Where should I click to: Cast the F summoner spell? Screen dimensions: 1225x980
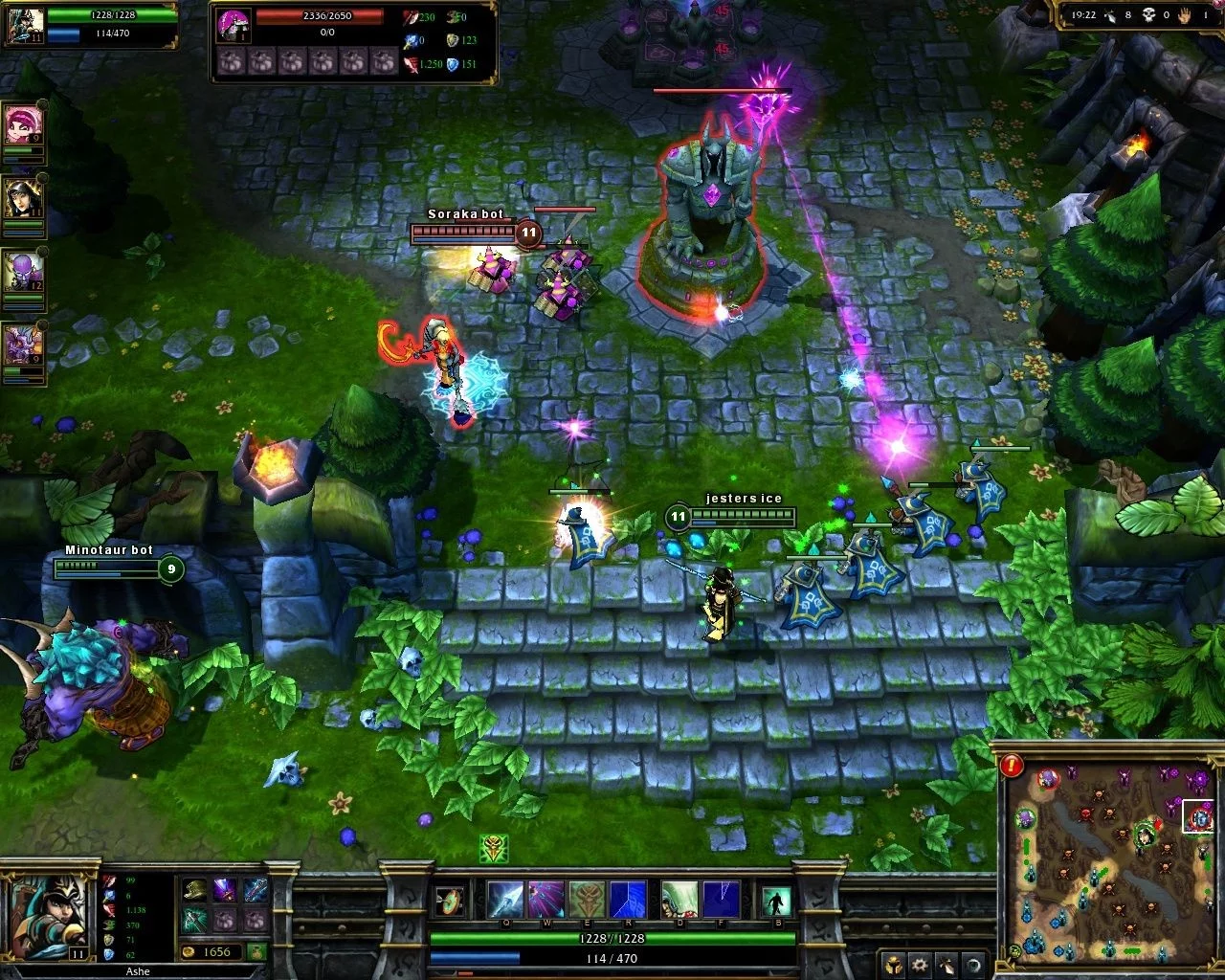tap(720, 900)
